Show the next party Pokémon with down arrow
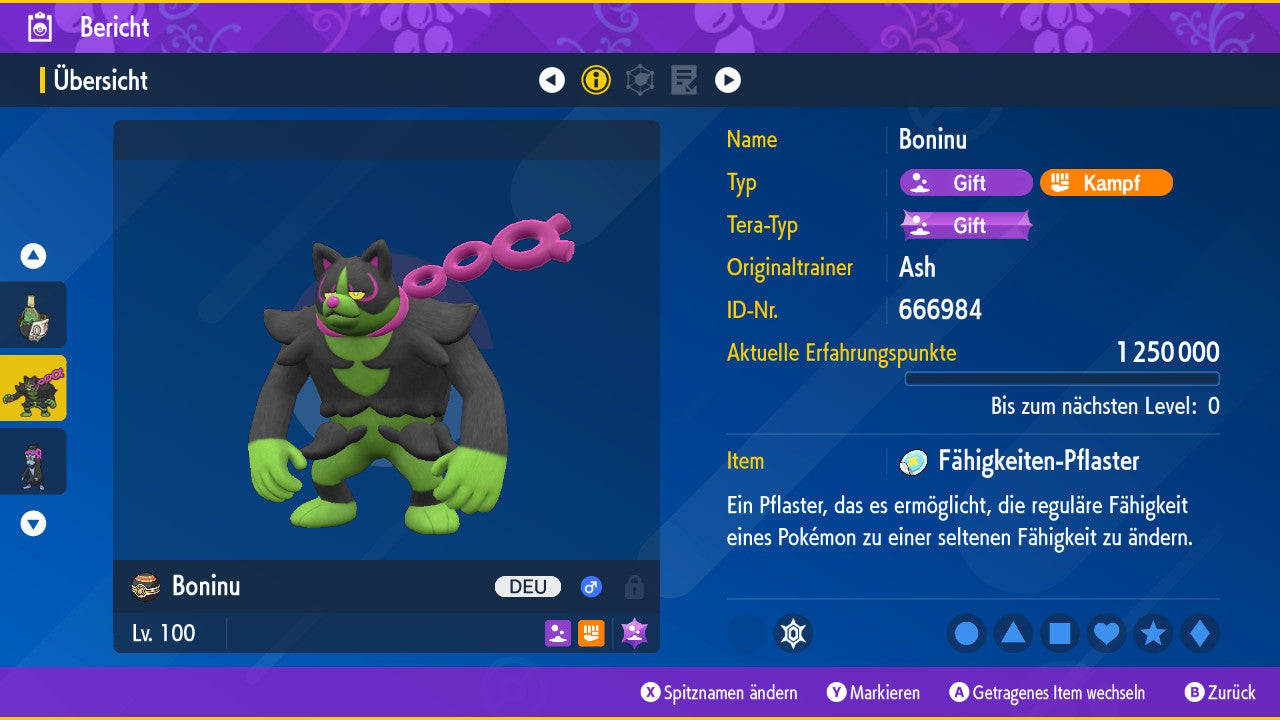The height and width of the screenshot is (720, 1280). click(33, 523)
